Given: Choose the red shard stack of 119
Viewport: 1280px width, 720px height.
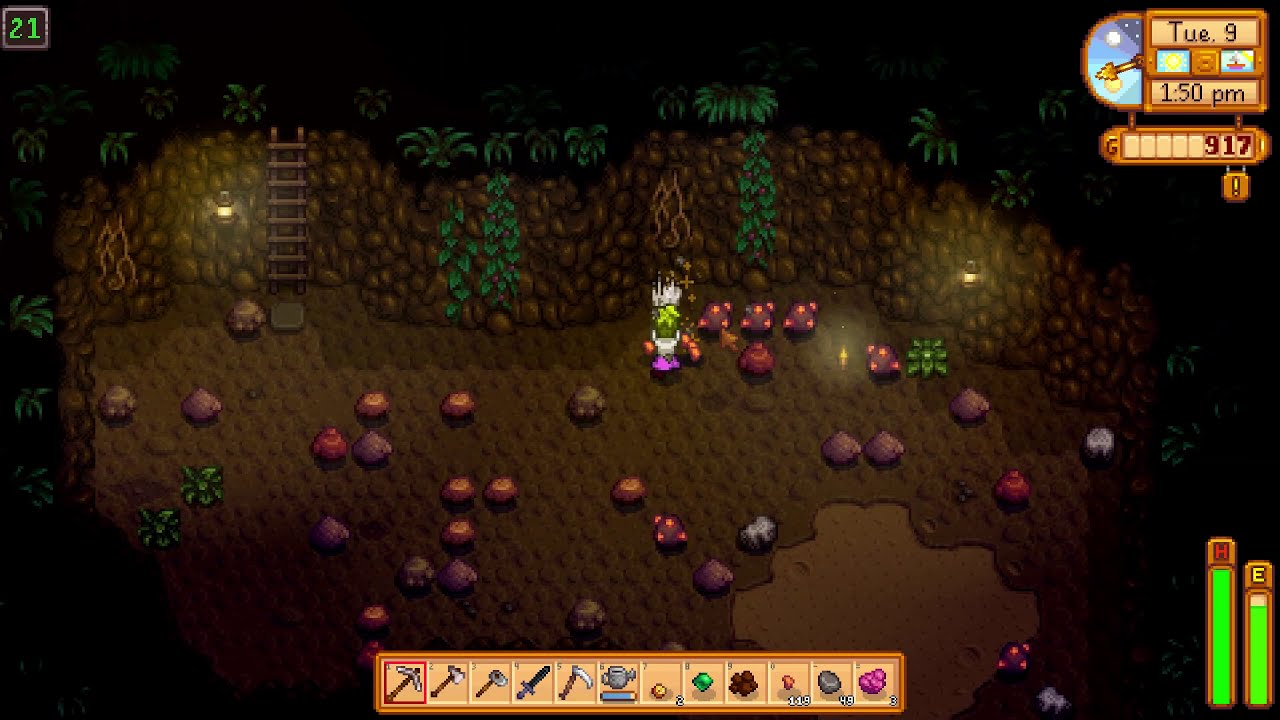Looking at the screenshot, I should [x=788, y=683].
